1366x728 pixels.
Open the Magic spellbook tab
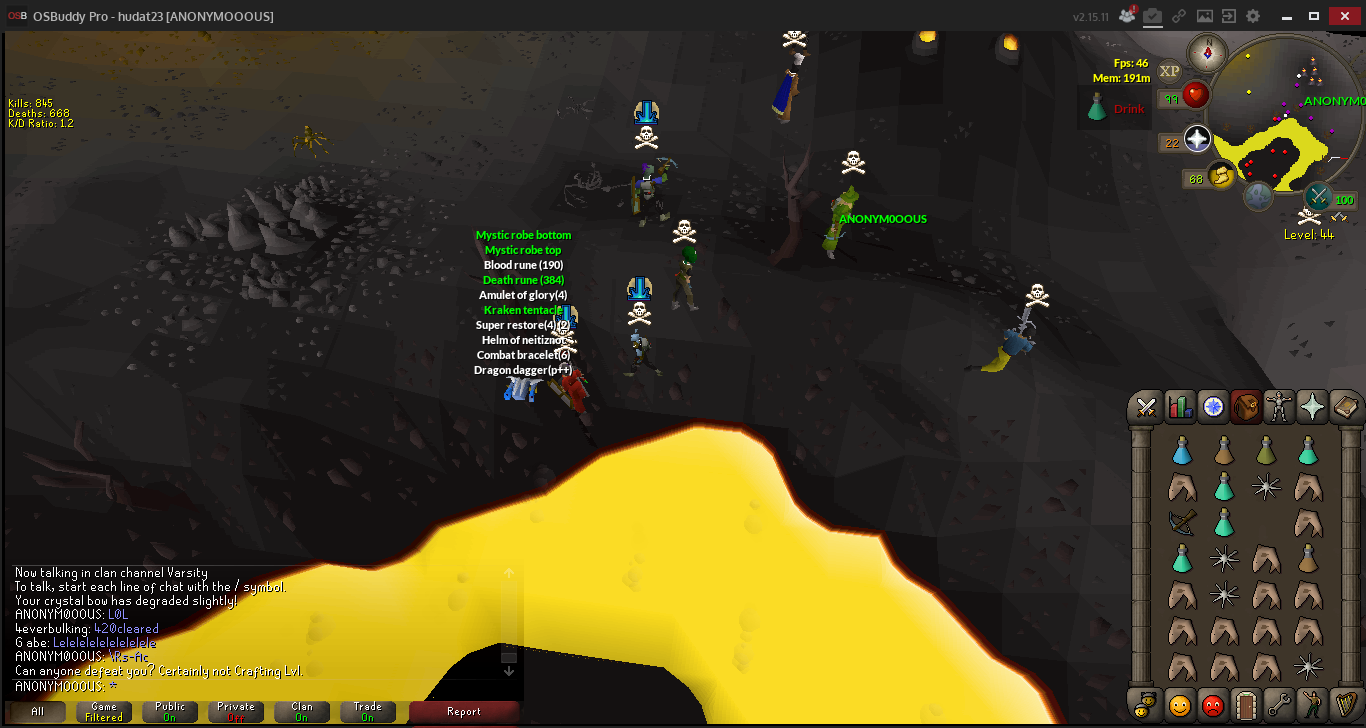pos(1345,407)
